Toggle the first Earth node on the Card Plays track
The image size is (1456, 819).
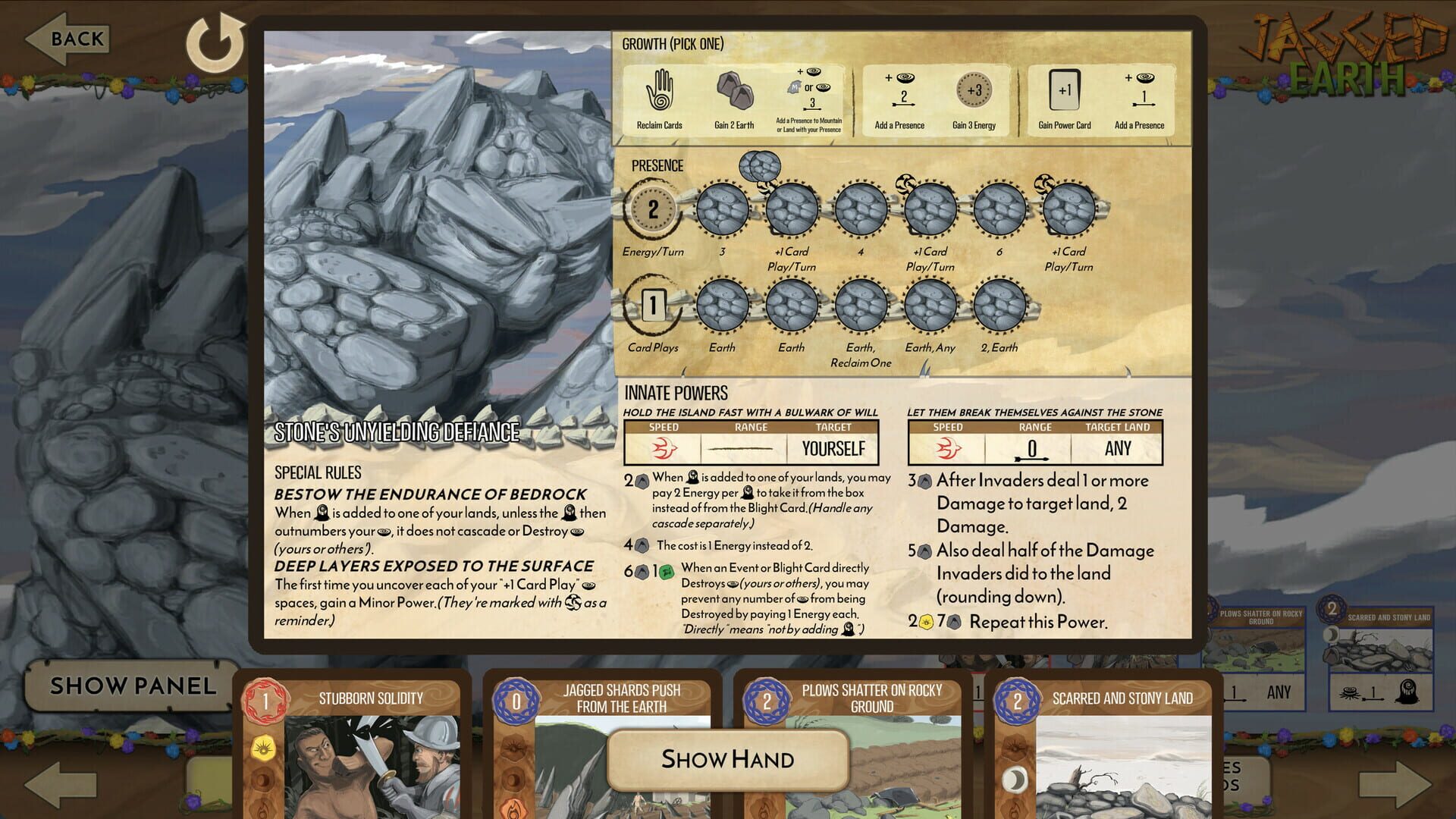(721, 306)
